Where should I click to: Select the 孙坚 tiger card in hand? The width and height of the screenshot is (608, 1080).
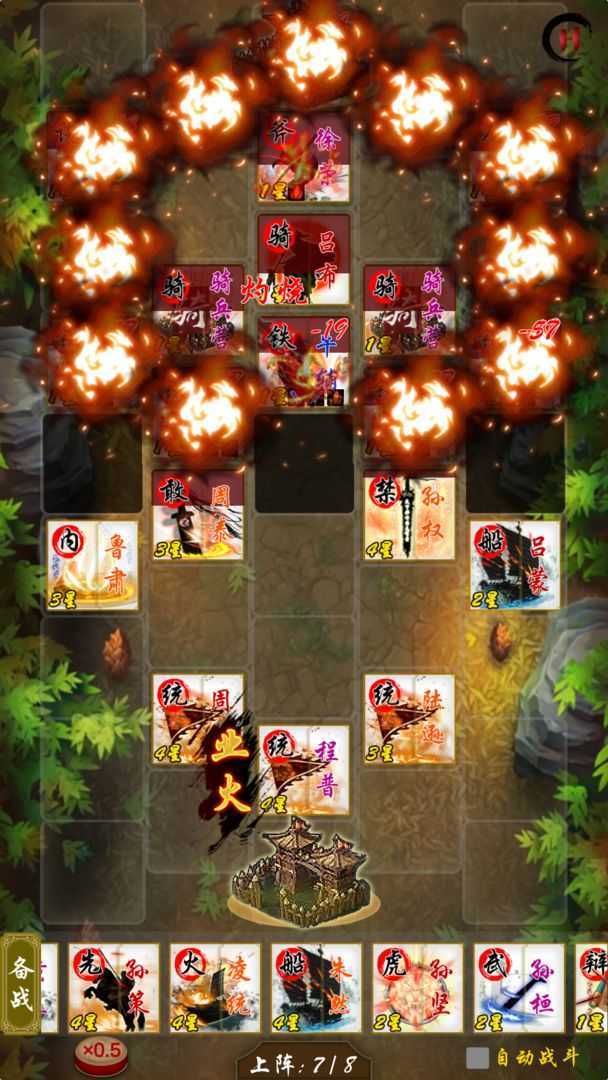(x=418, y=987)
